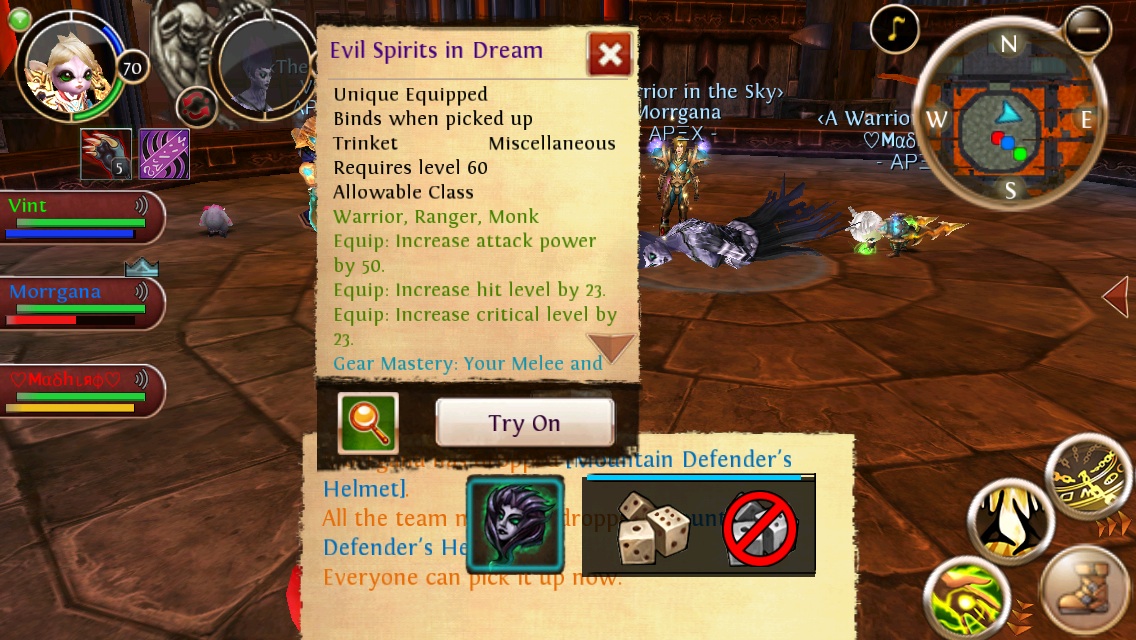Open the player character portrait
1136x640 pixels.
[70, 66]
